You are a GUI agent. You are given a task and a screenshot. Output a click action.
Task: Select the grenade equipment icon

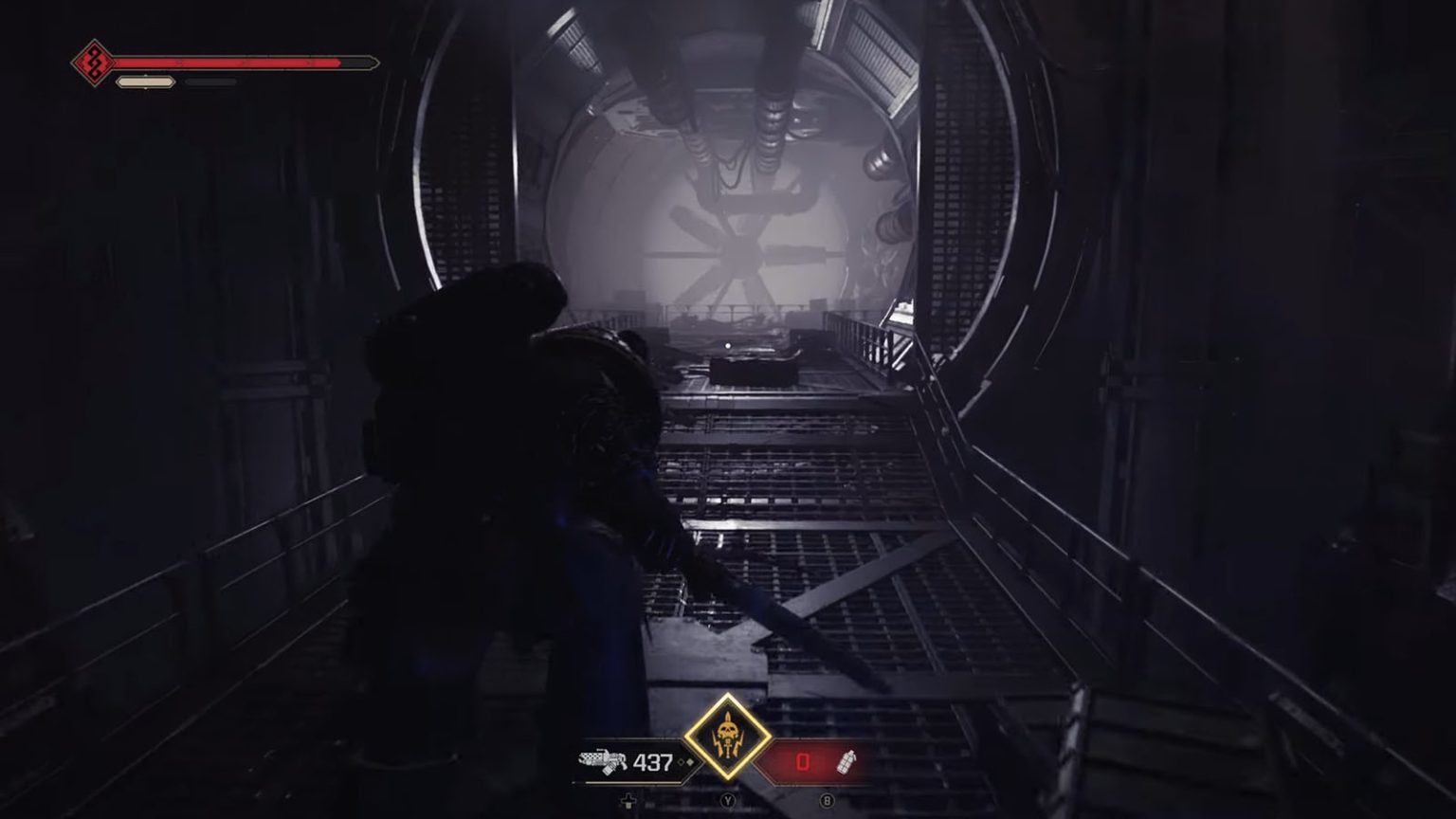click(x=846, y=761)
